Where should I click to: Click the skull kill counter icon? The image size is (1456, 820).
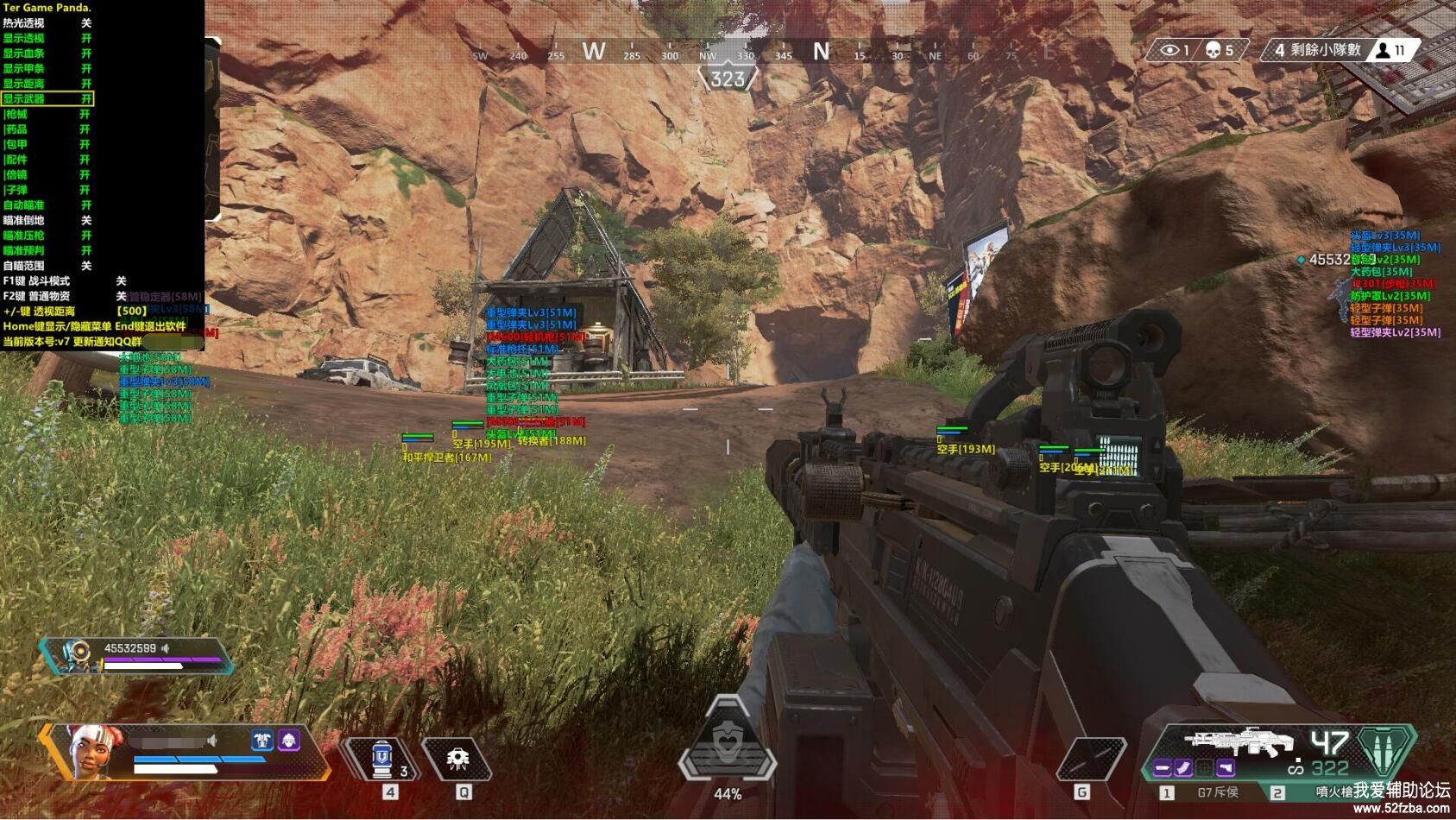tap(1213, 50)
